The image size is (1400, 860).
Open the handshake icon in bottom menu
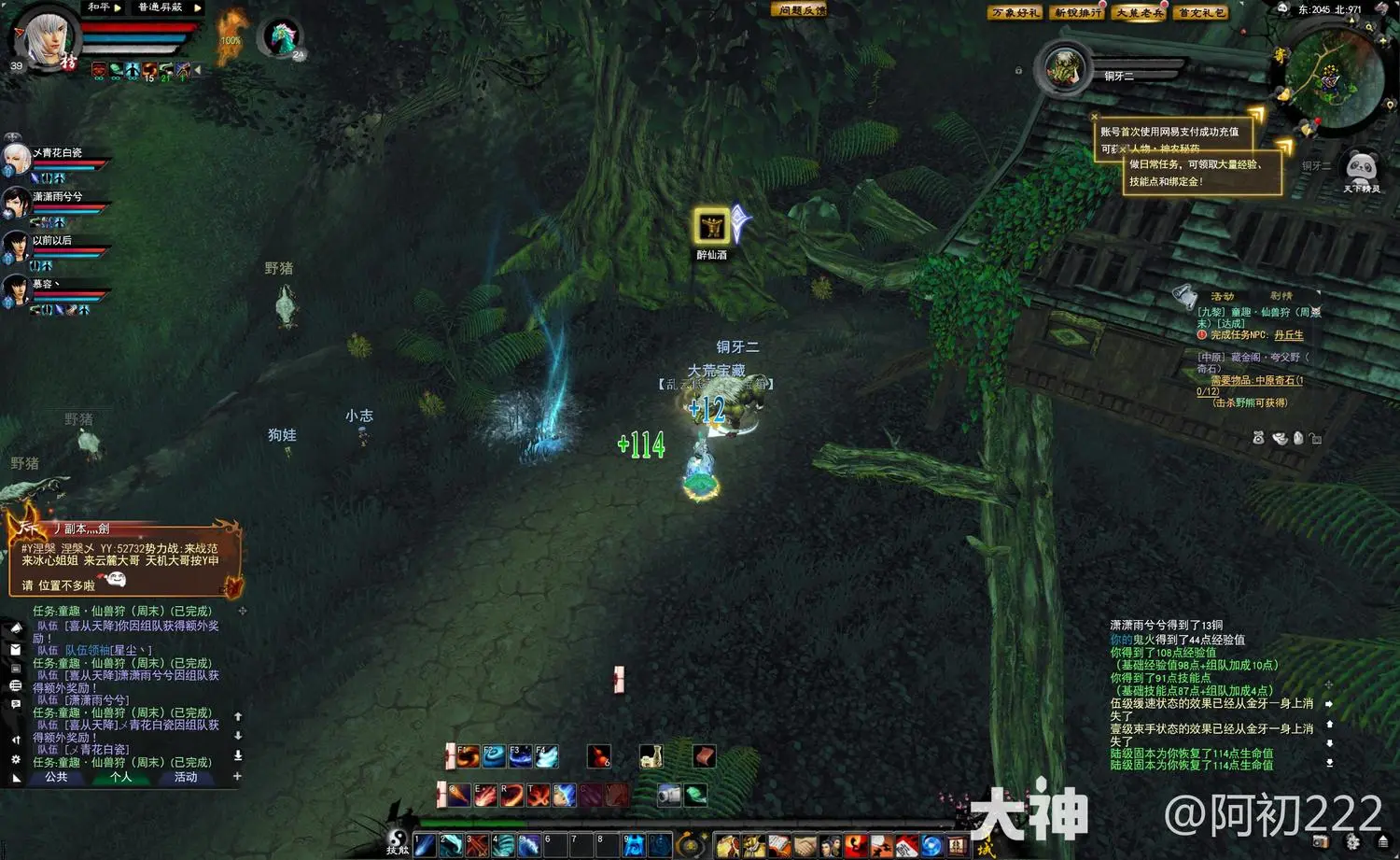click(805, 846)
